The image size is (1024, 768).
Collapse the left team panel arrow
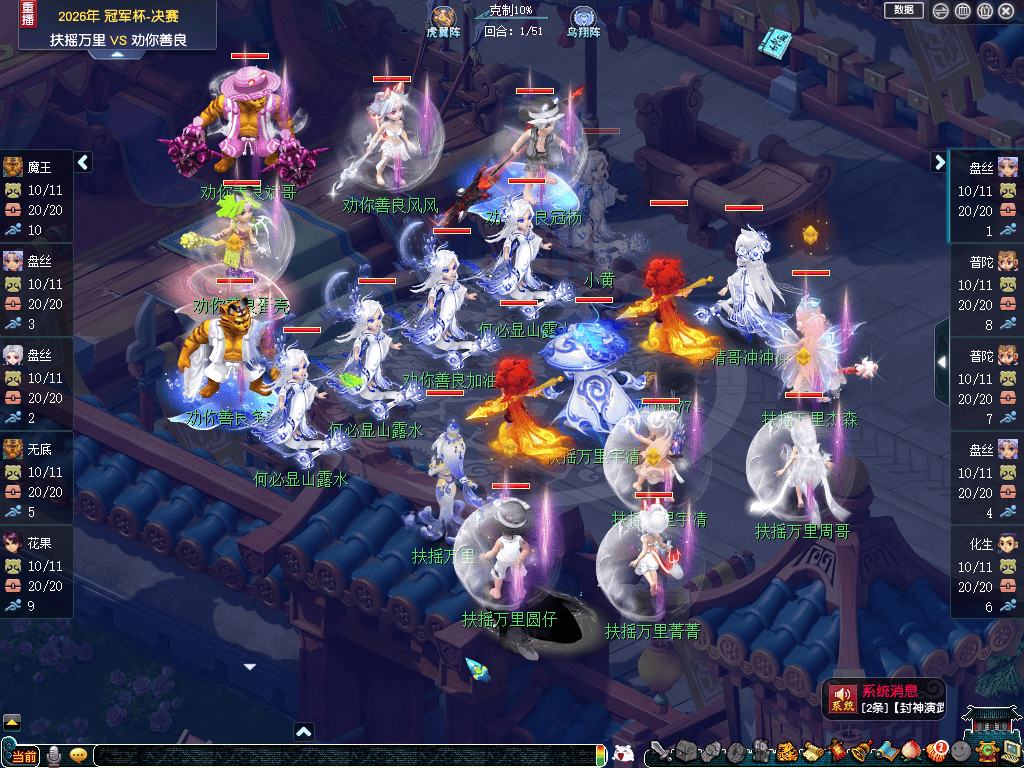[83, 162]
